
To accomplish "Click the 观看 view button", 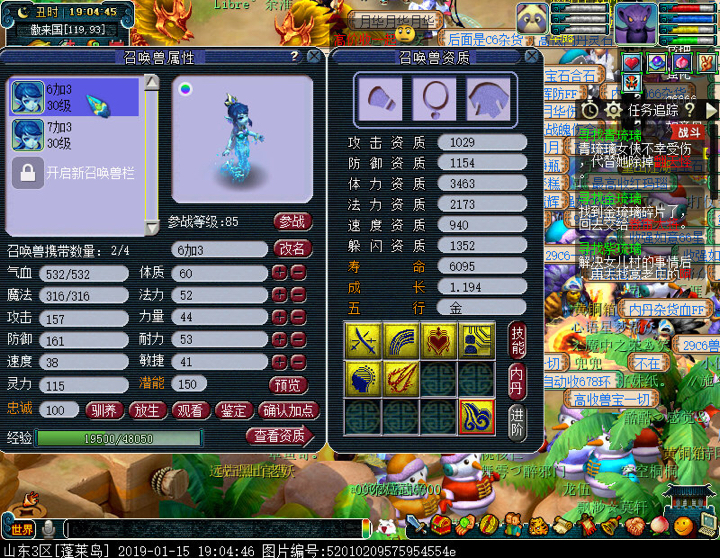I will [x=190, y=410].
